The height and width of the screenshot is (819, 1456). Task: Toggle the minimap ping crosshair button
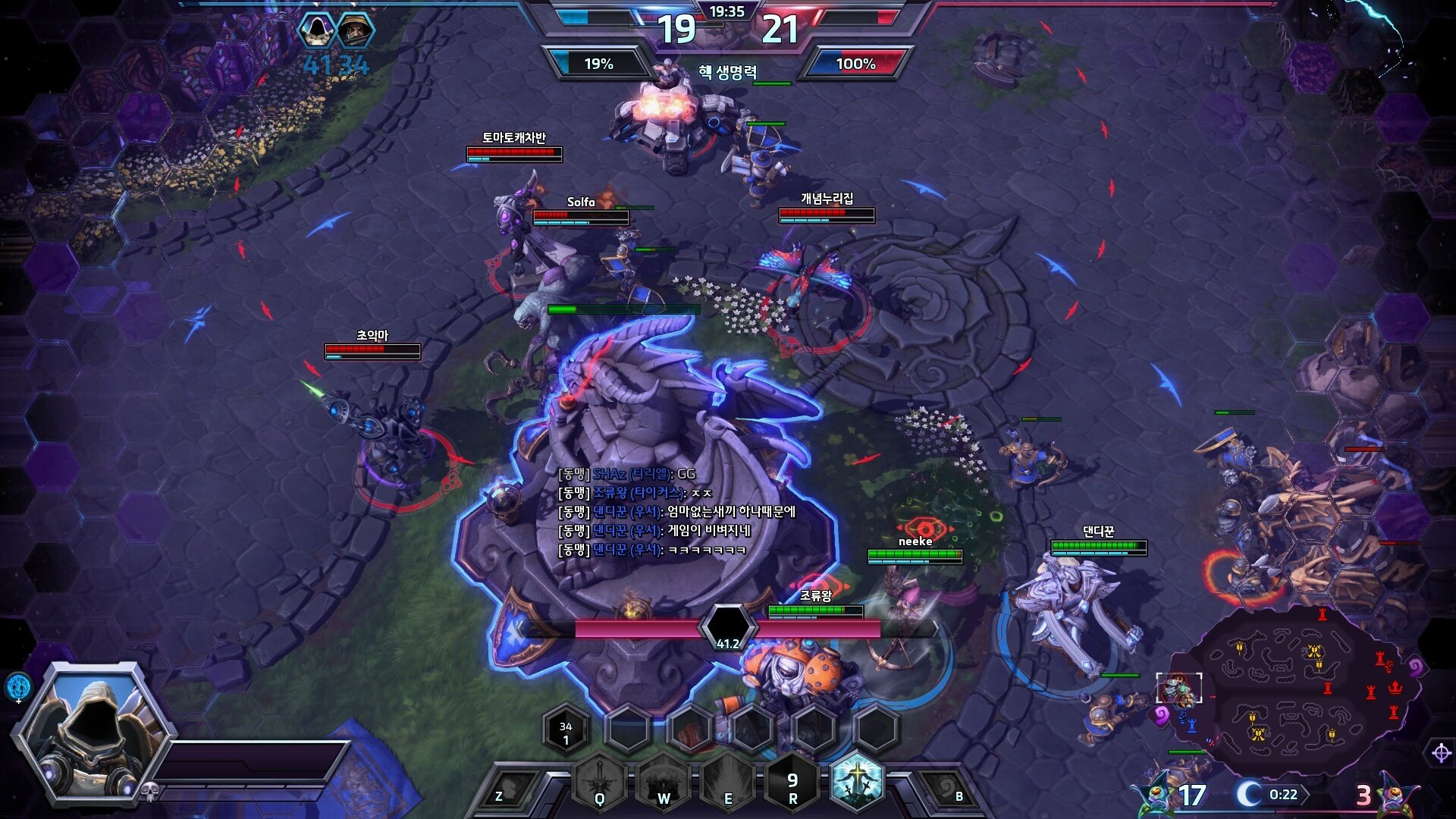1441,753
